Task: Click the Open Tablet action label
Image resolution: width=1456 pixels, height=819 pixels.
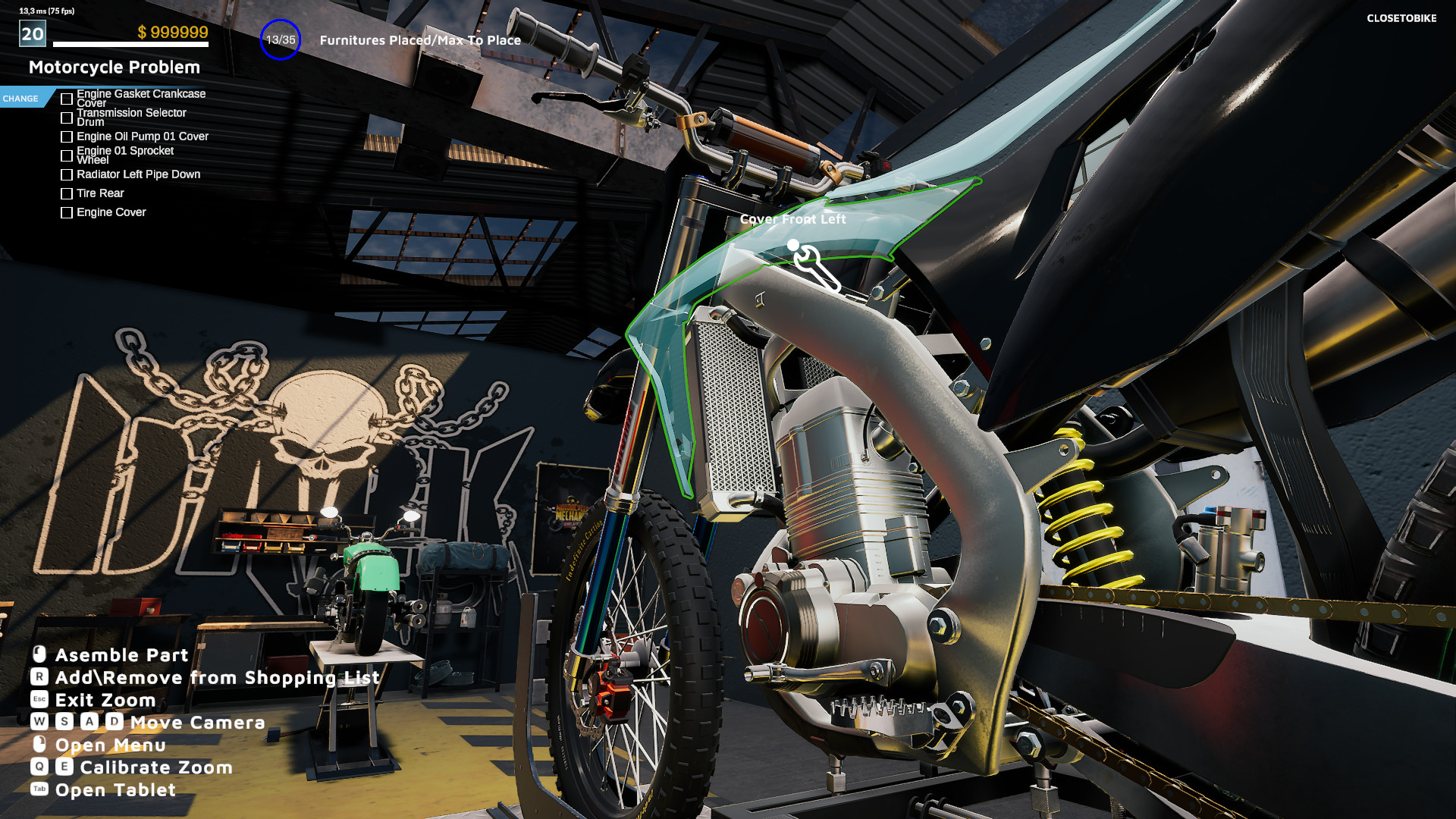Action: 114,789
